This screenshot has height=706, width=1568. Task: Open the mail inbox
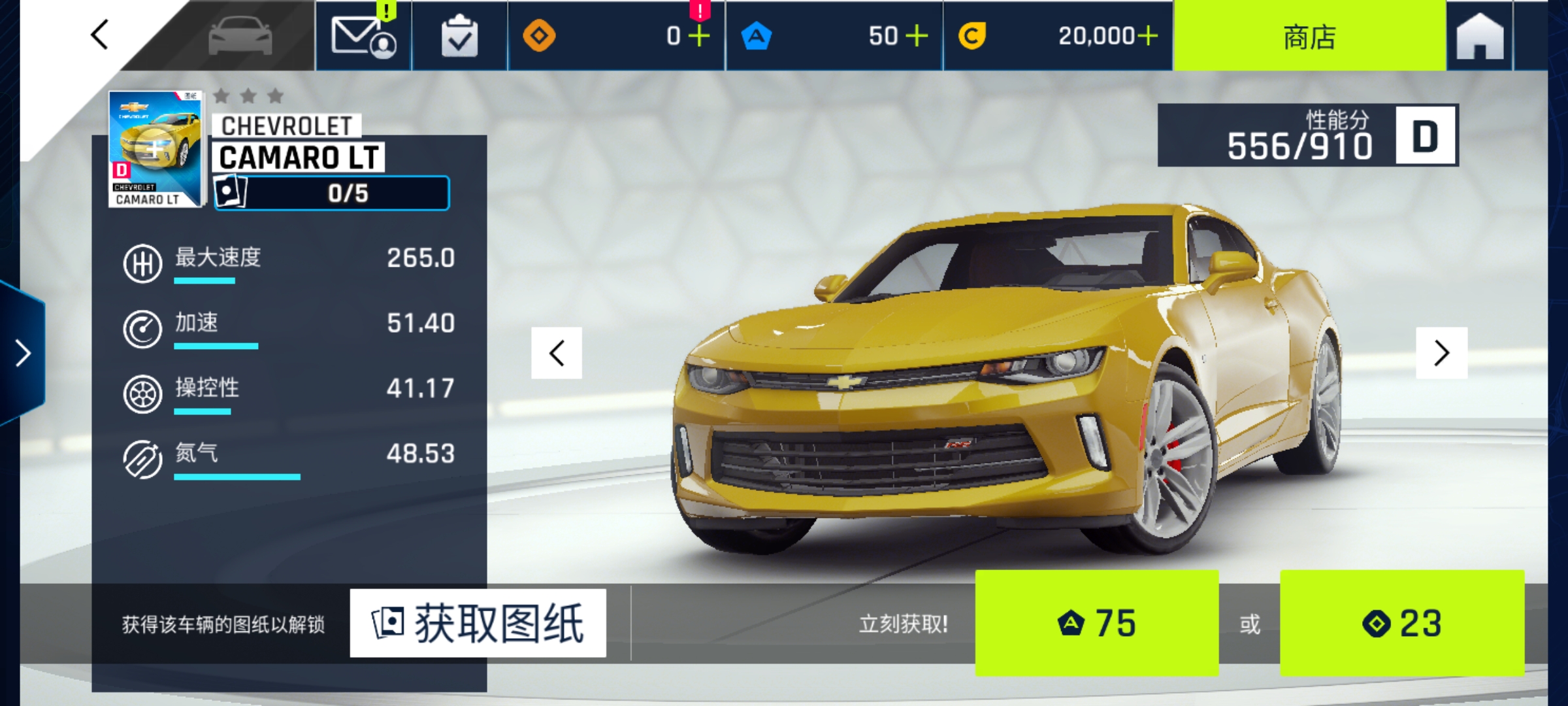pos(363,36)
